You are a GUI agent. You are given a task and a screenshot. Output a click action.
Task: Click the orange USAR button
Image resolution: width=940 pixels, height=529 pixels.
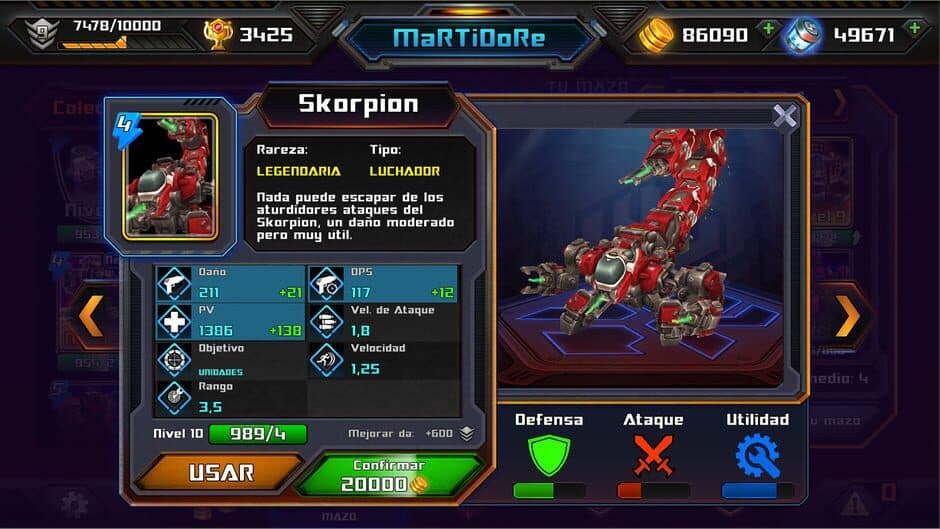[x=220, y=472]
